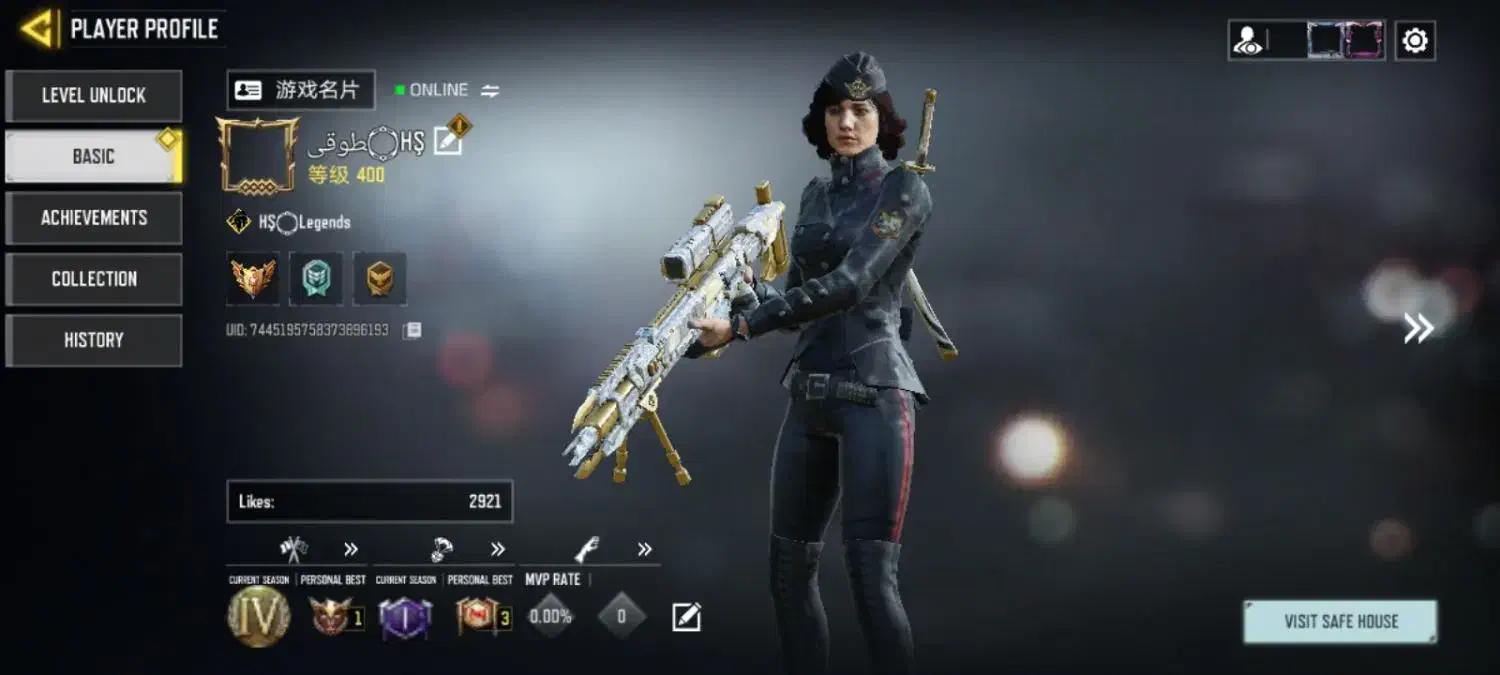Click the golden avatar frame

pyautogui.click(x=258, y=155)
